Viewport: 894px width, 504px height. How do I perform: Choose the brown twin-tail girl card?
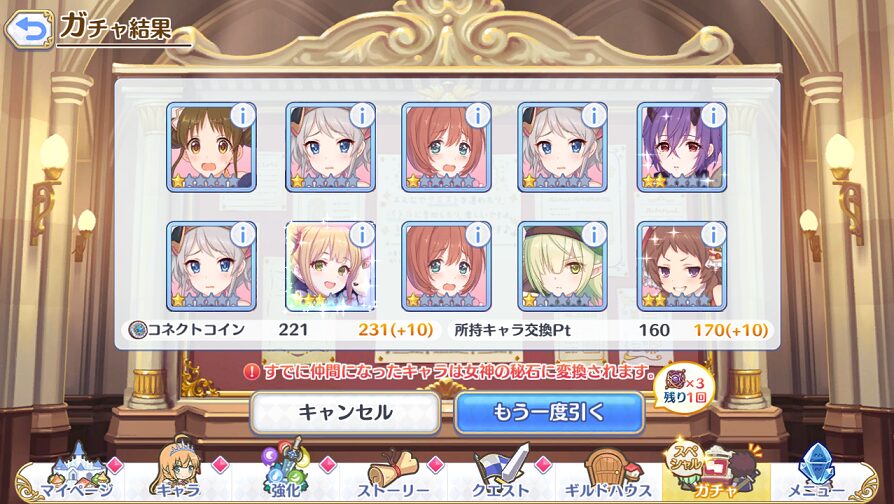[x=210, y=150]
